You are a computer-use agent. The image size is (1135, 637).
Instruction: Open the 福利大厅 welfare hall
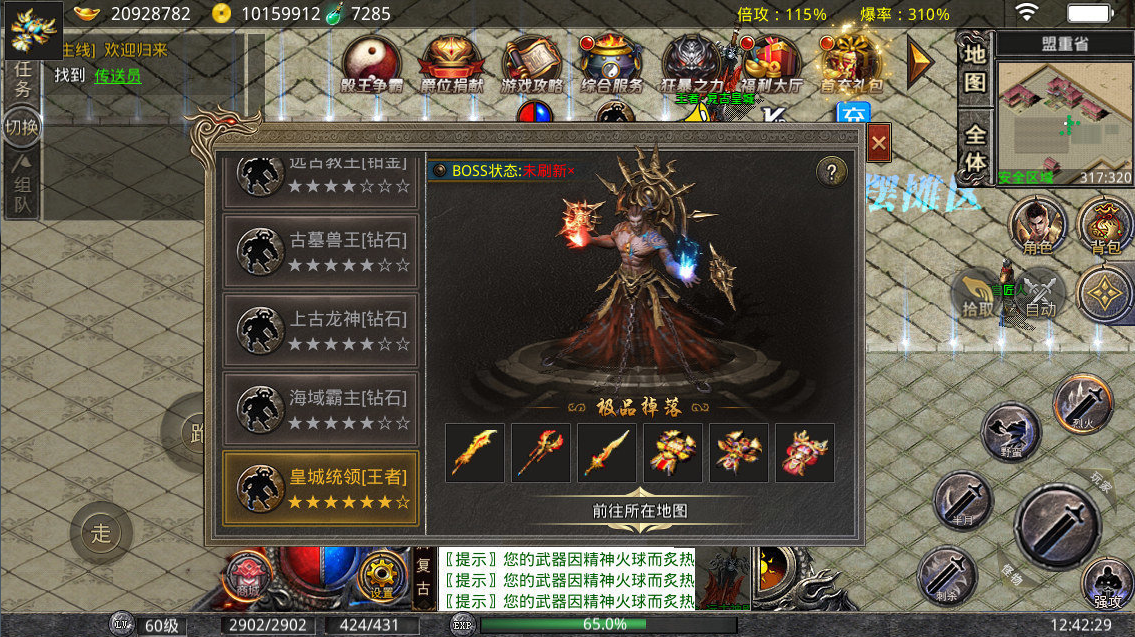[771, 65]
